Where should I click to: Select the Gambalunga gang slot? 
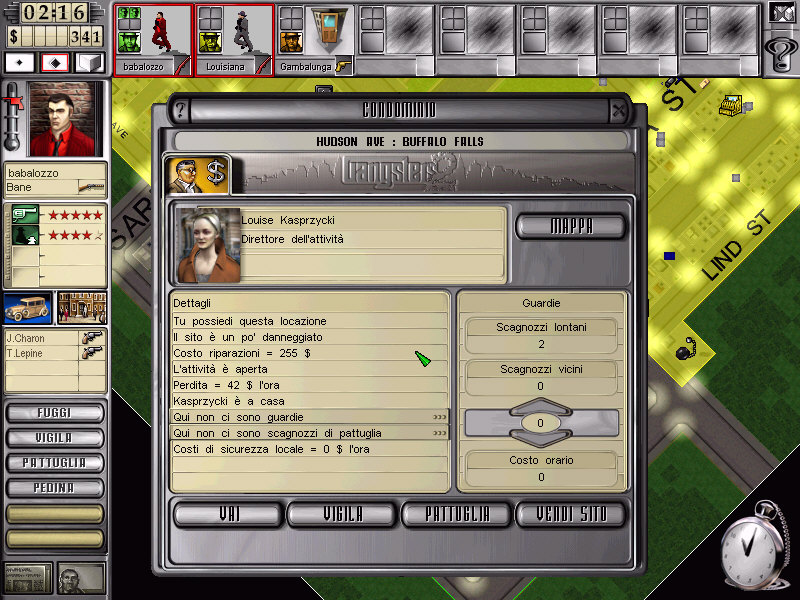coord(314,38)
